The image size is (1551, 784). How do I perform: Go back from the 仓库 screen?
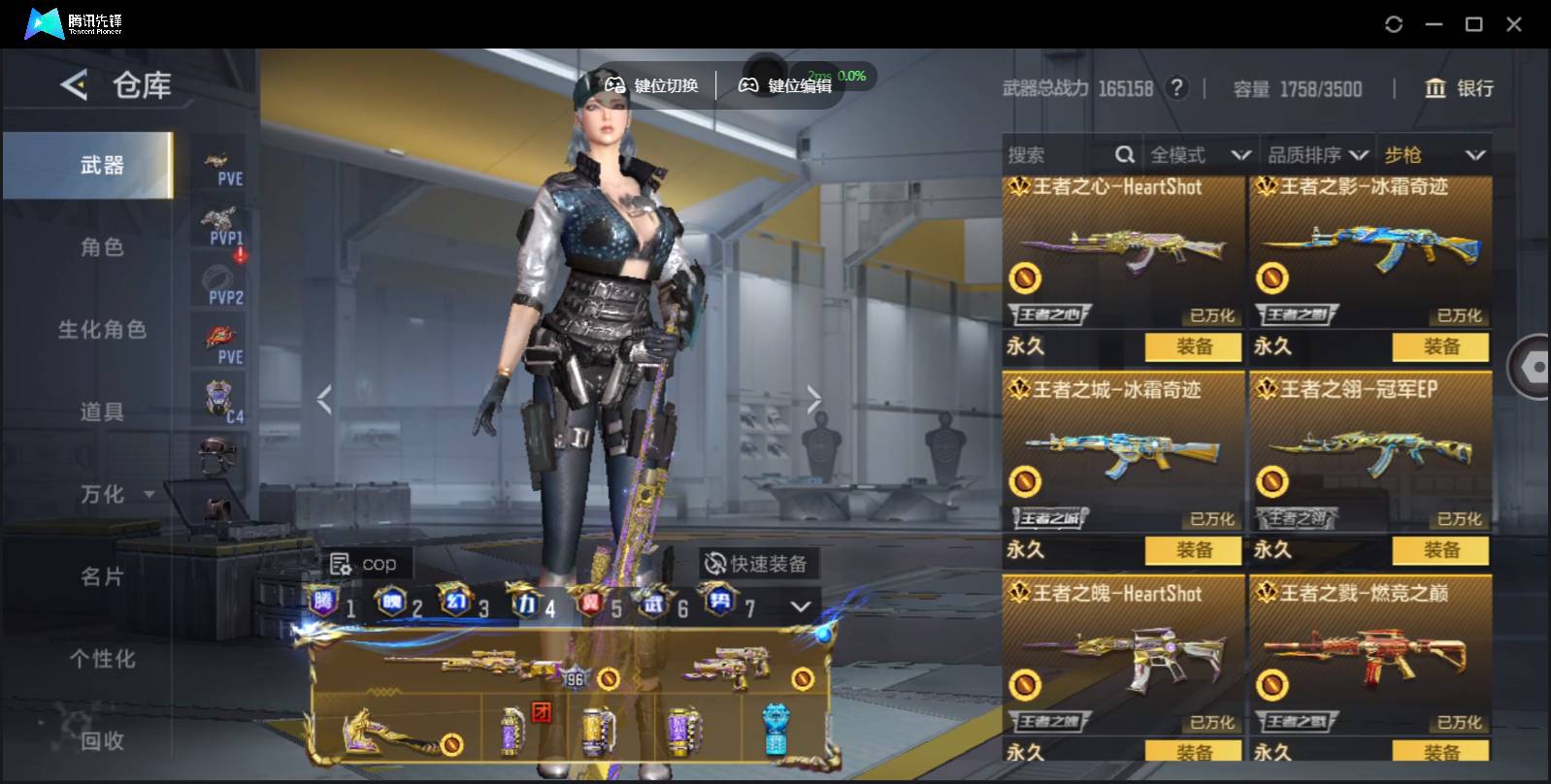click(74, 85)
